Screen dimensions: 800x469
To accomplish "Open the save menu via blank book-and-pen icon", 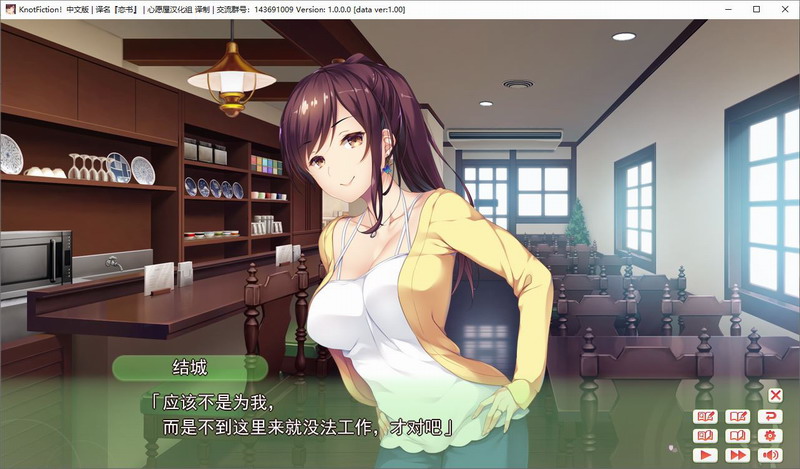I will tap(738, 416).
